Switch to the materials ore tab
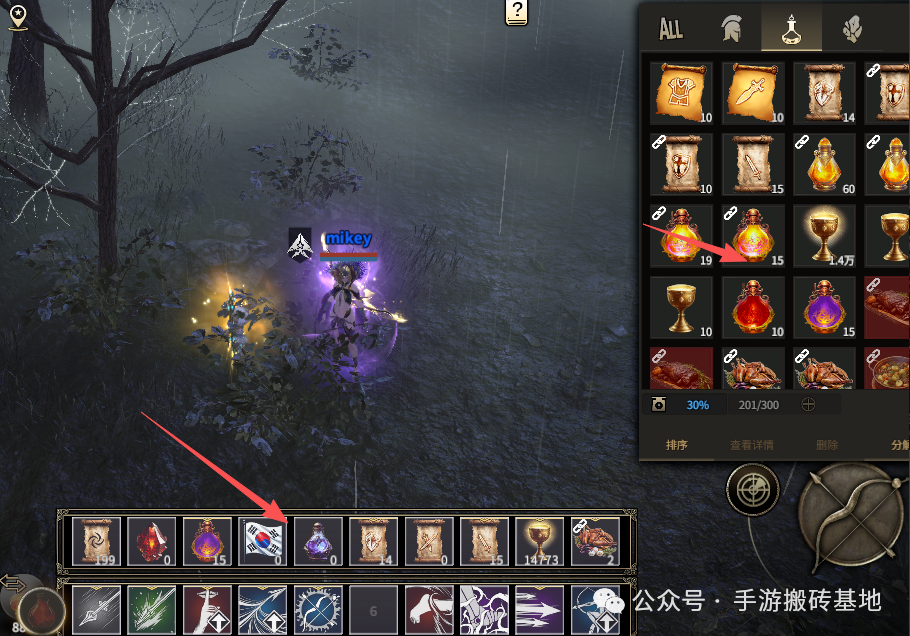This screenshot has height=636, width=910. tap(850, 29)
